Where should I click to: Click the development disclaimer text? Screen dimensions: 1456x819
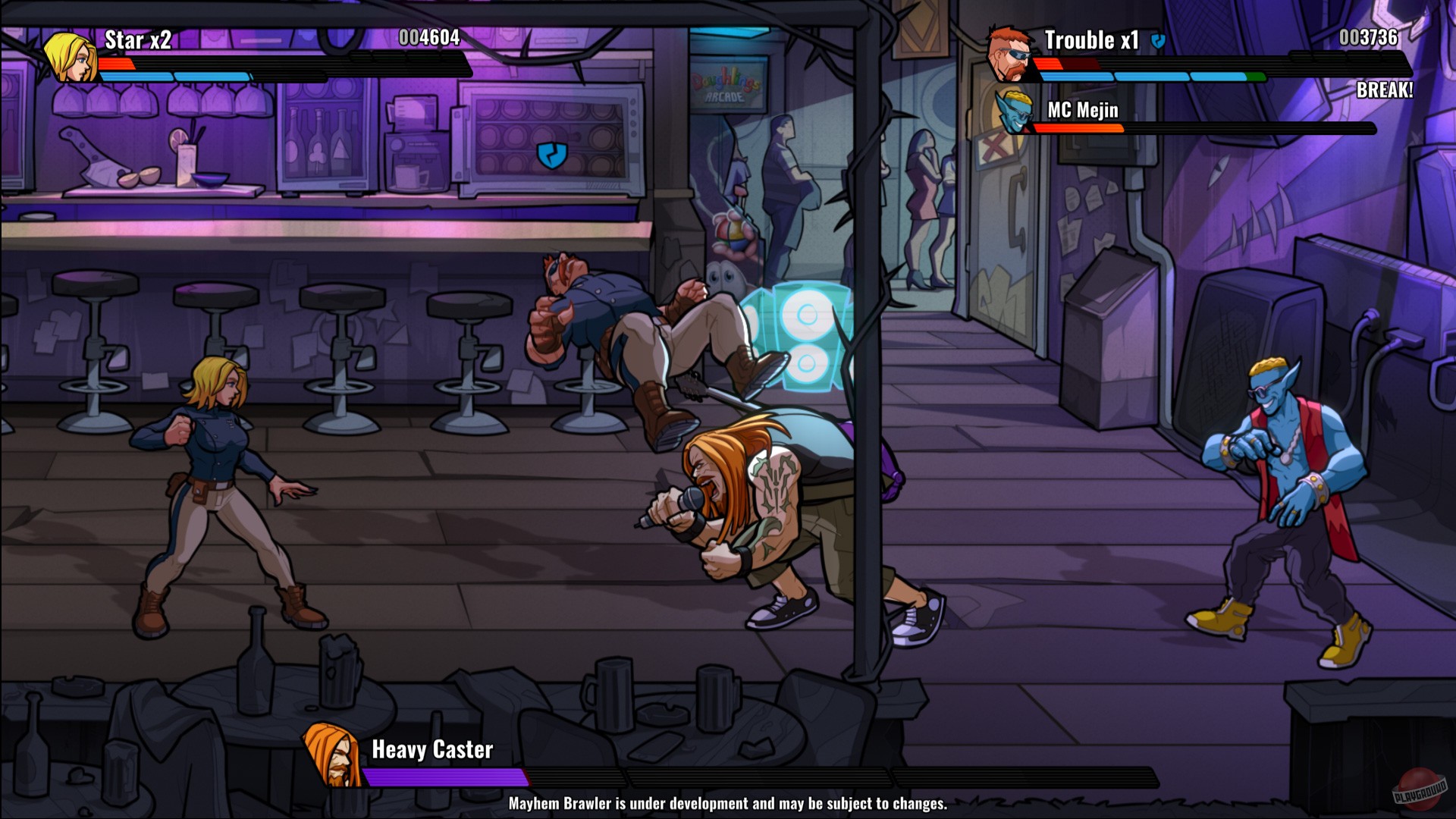728,802
